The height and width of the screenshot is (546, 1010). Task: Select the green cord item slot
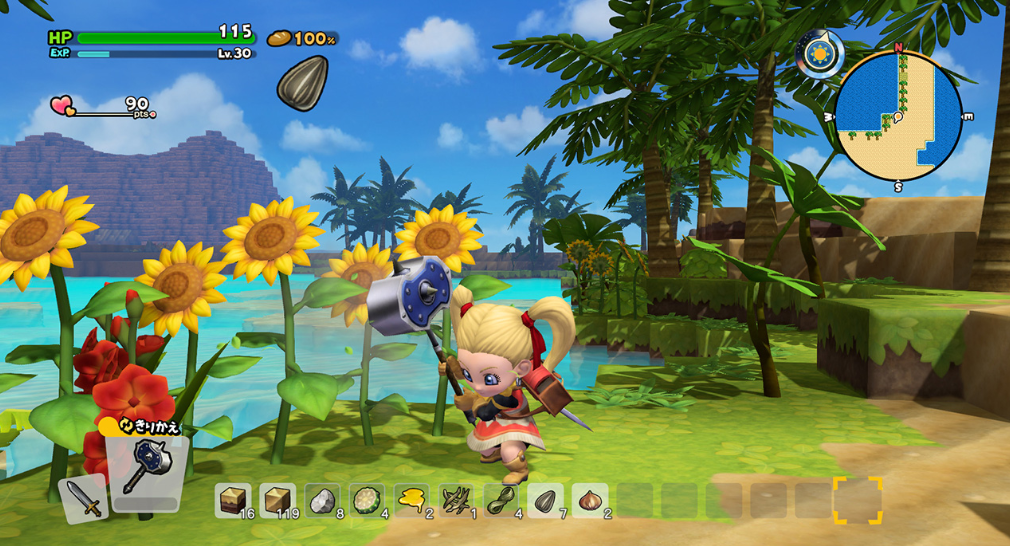(x=501, y=500)
